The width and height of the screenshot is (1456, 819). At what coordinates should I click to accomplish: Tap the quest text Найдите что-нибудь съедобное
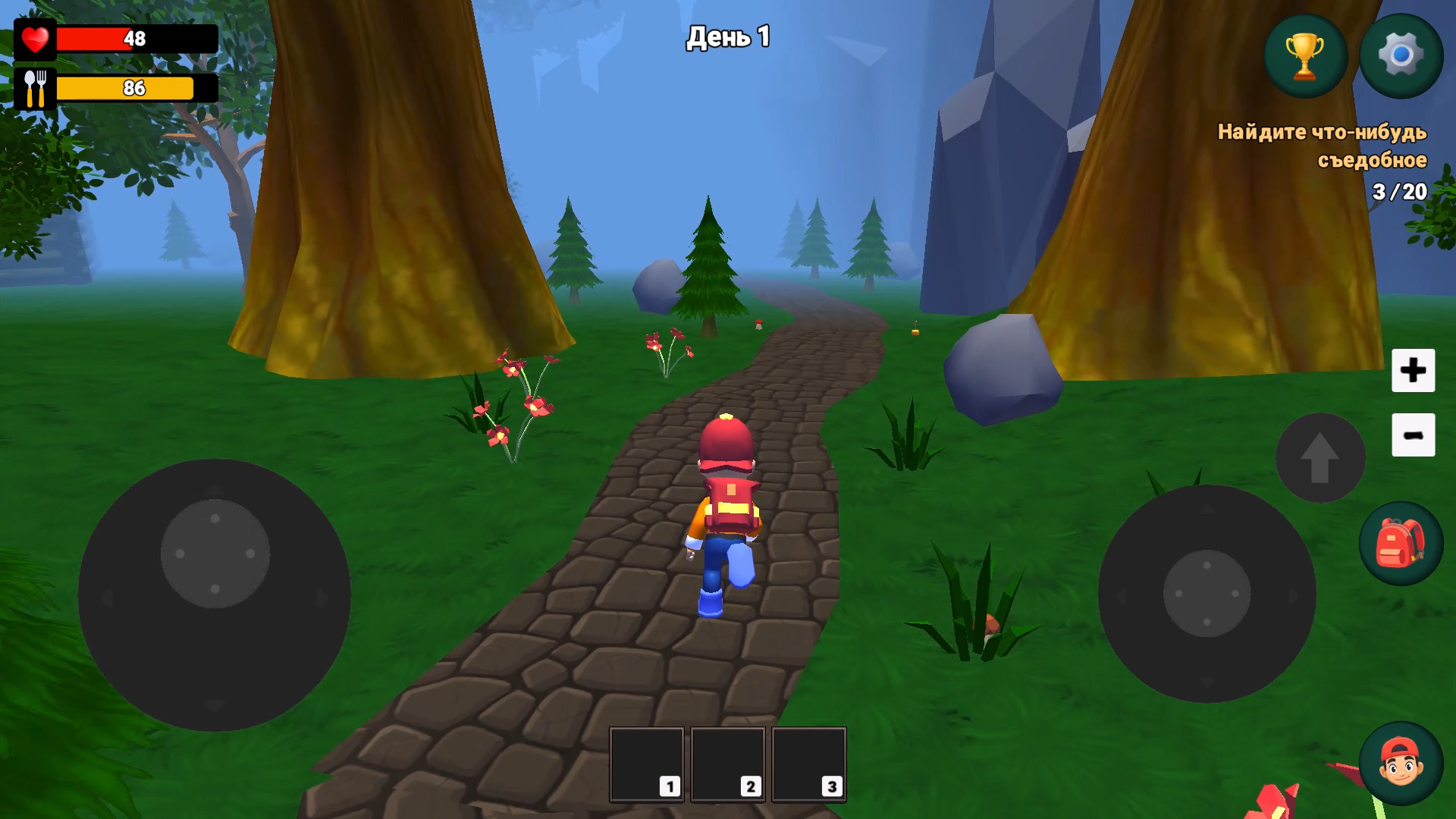point(1322,146)
